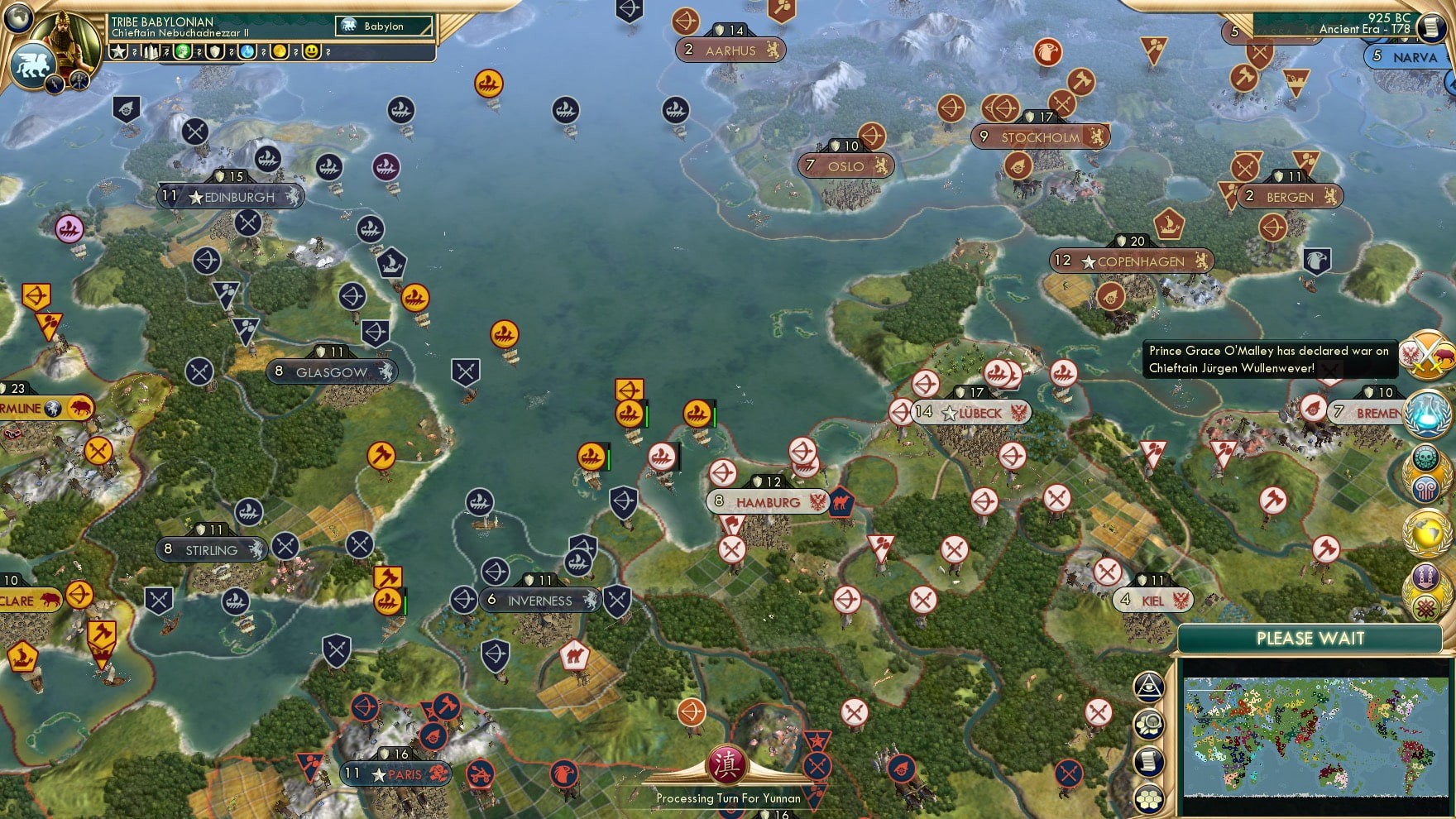Click the score star icon in the top bar
Screen dimensions: 1456x819
[x=117, y=51]
